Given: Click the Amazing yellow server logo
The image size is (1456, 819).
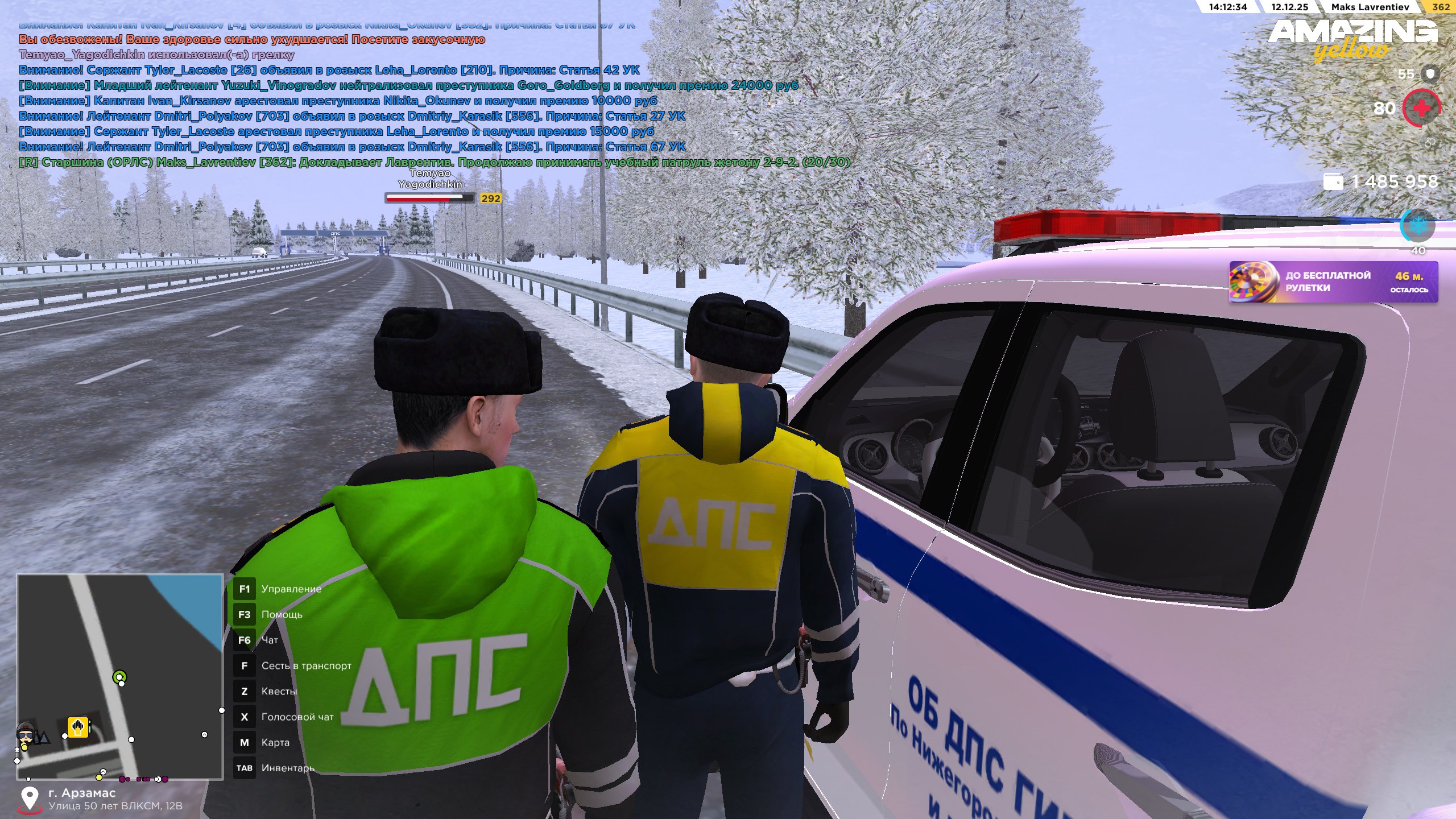Looking at the screenshot, I should tap(1352, 38).
